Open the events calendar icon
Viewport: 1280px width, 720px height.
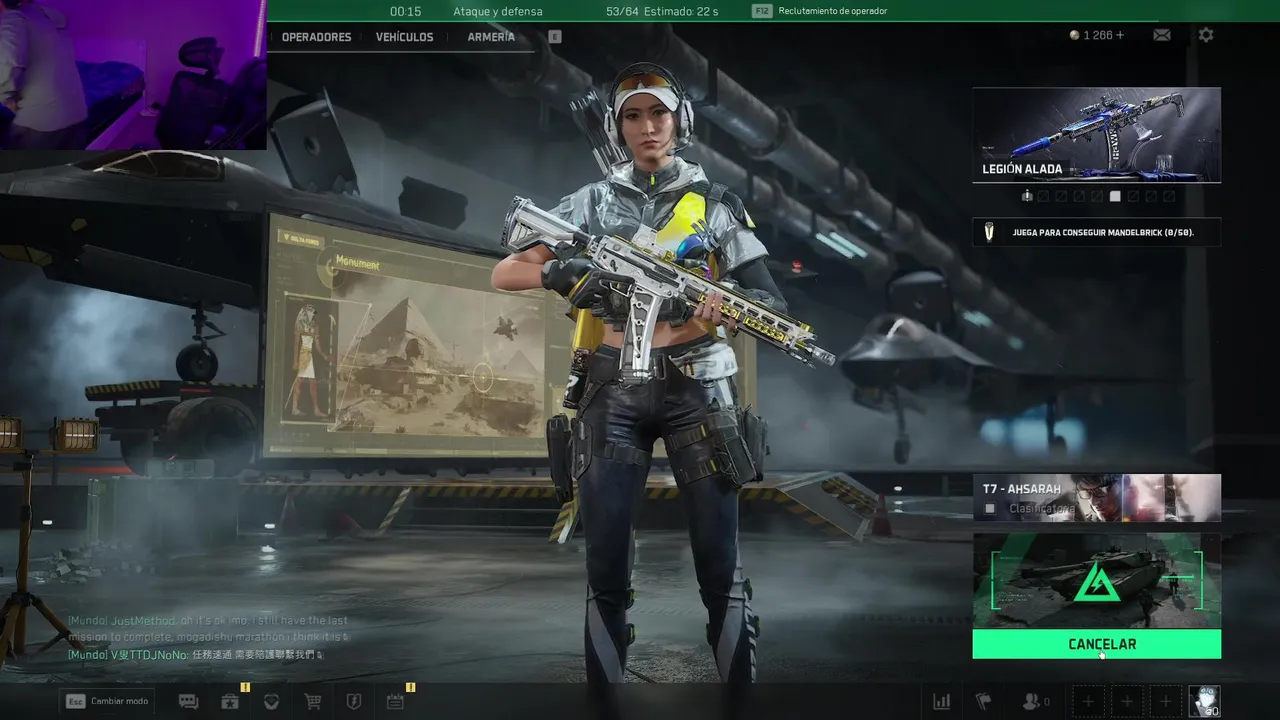coord(395,702)
